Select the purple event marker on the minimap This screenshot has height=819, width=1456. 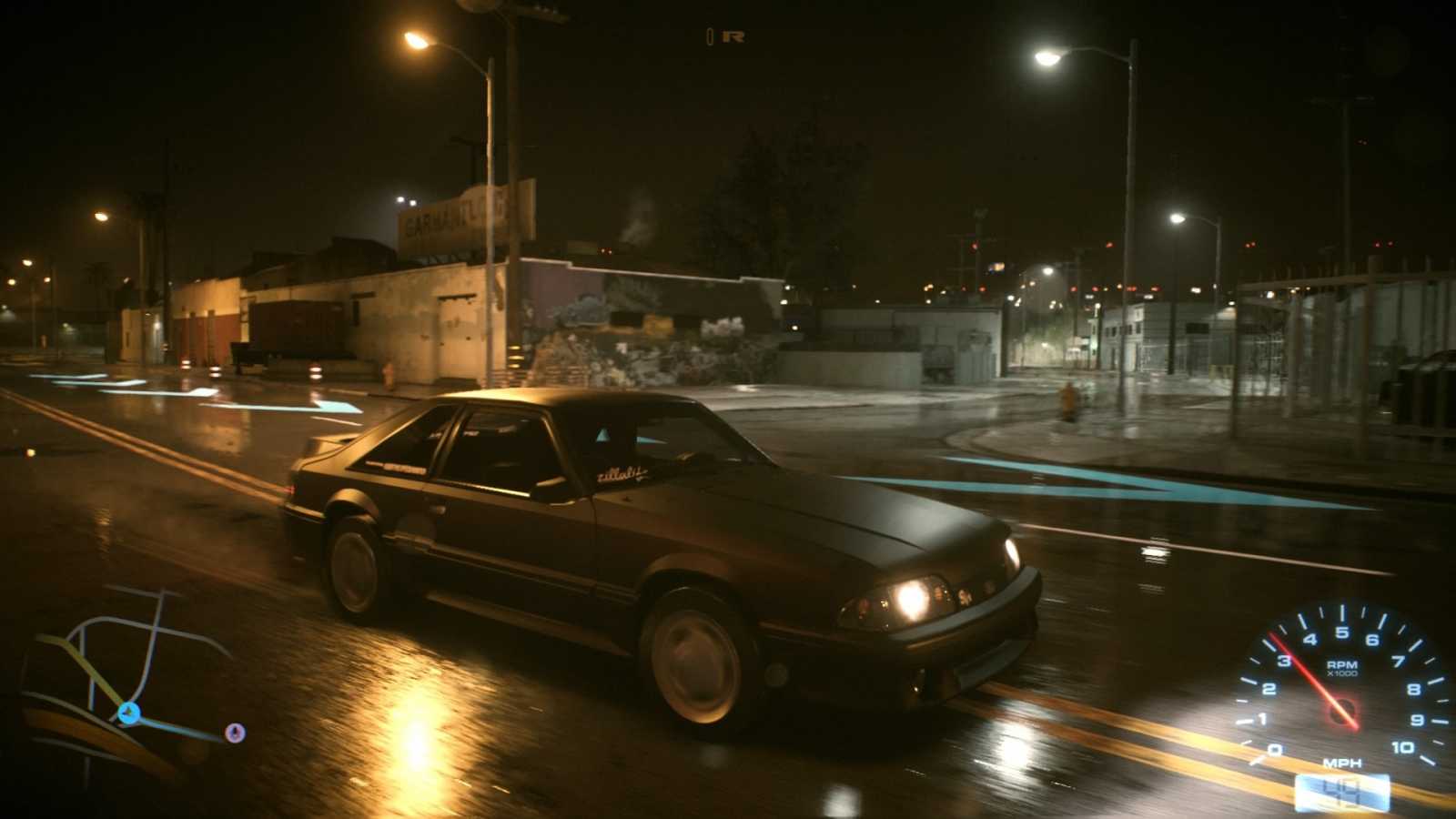(x=236, y=732)
